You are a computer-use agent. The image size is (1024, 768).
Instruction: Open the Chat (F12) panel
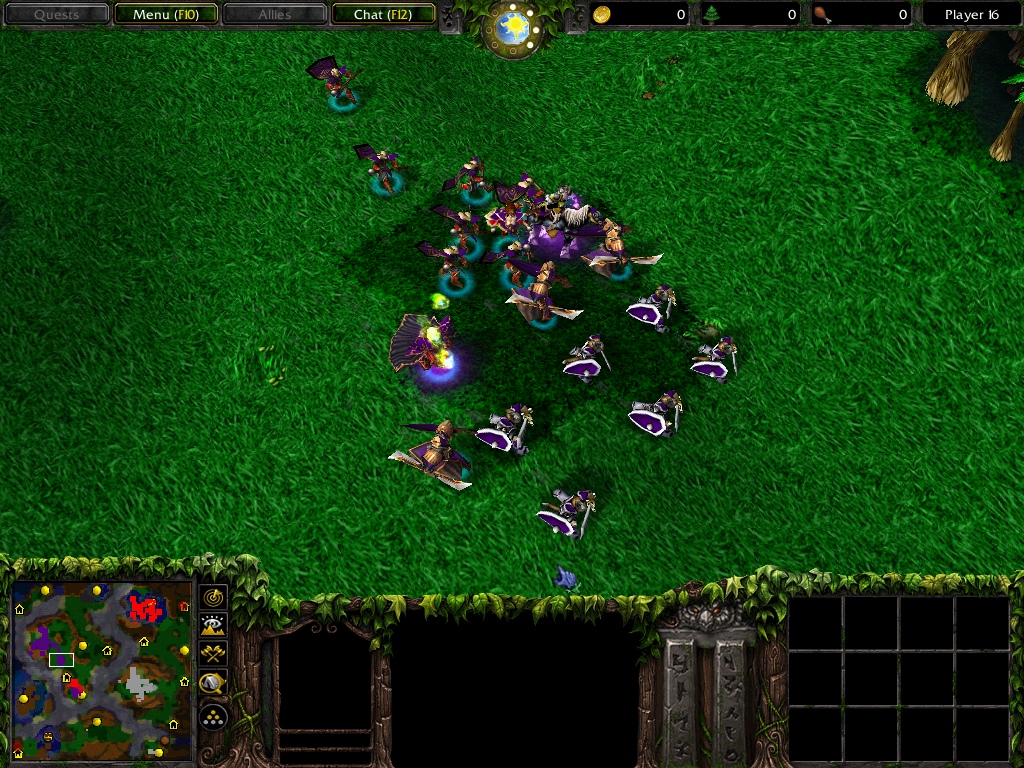[383, 15]
